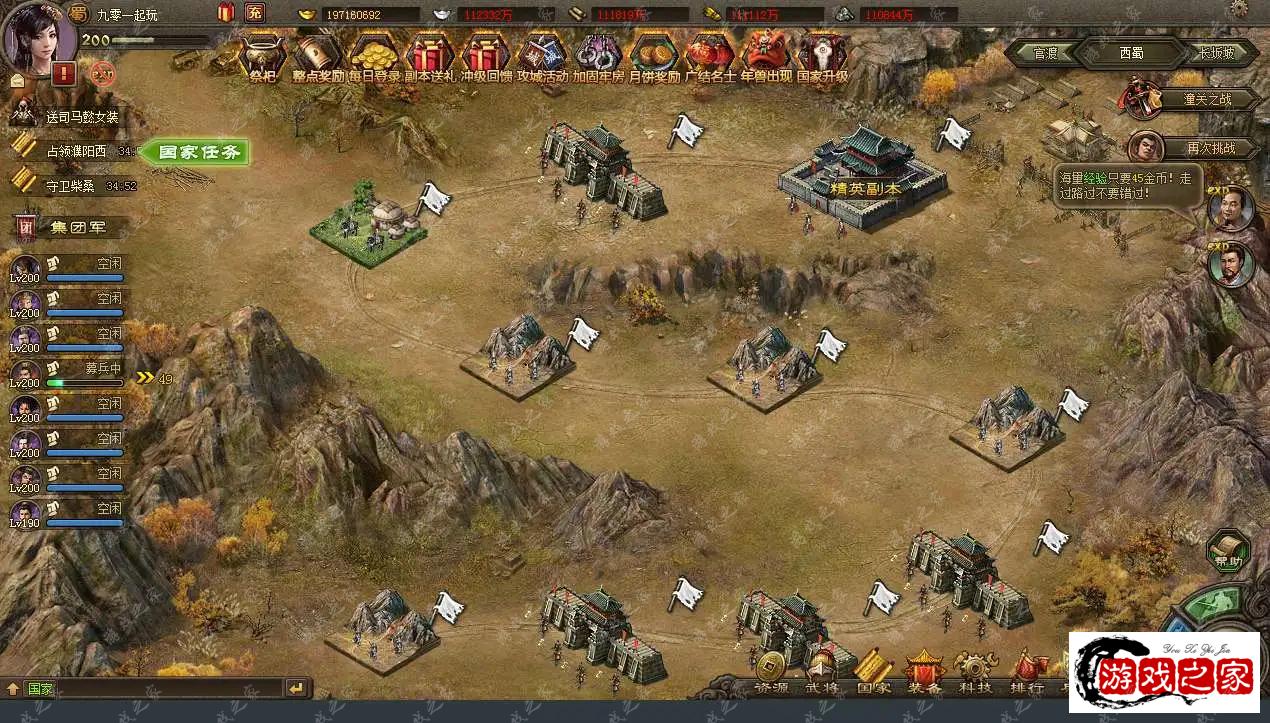Switch map to 长坂坡

point(1216,53)
